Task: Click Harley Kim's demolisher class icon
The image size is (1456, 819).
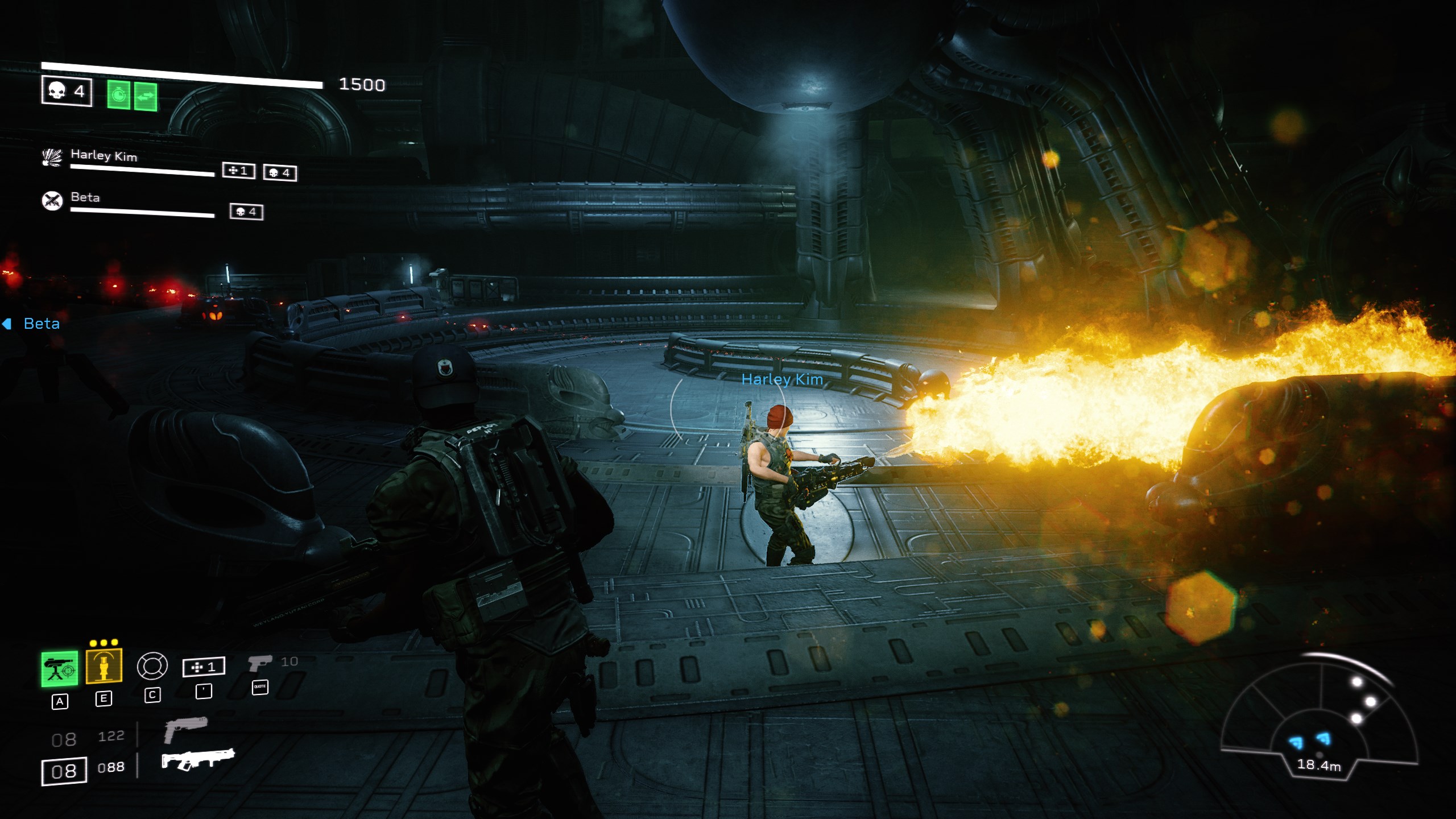Action: pyautogui.click(x=52, y=157)
